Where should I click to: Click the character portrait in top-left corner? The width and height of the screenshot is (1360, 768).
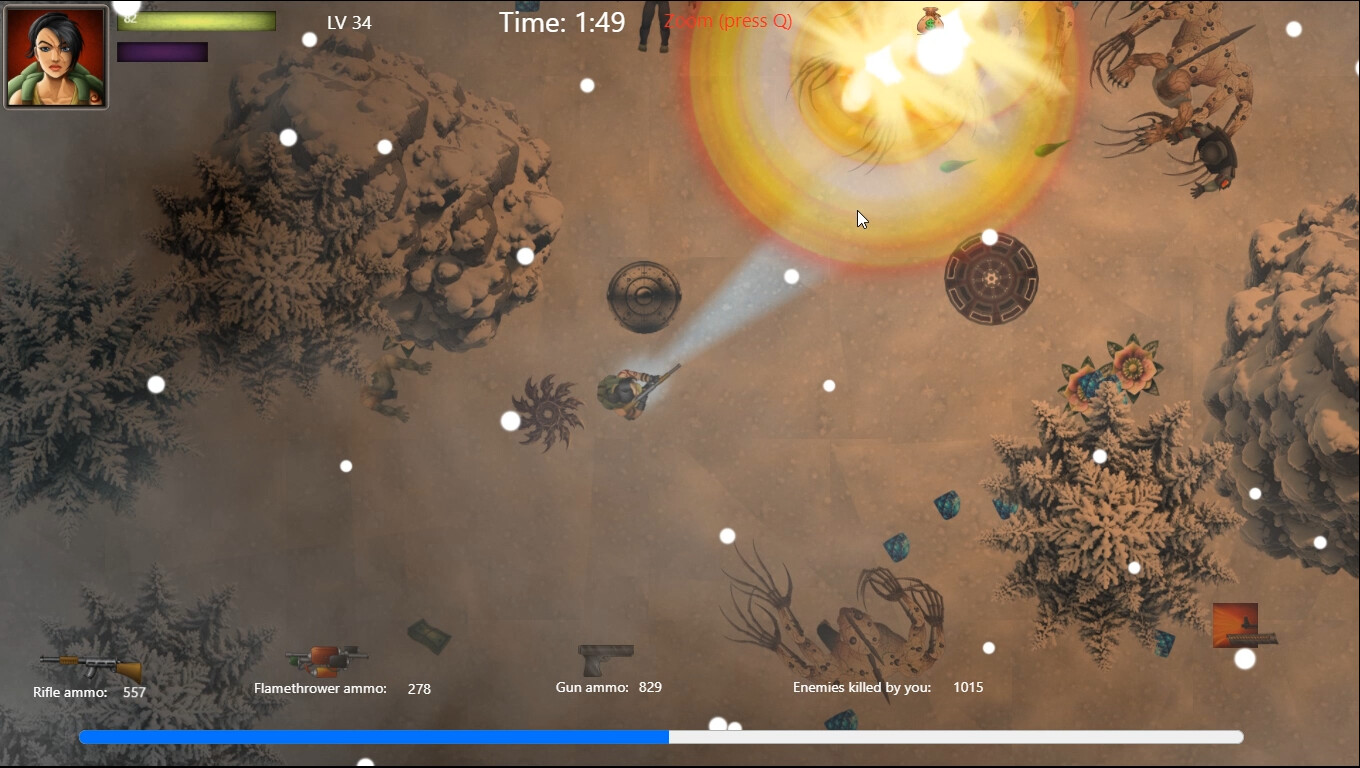coord(55,55)
